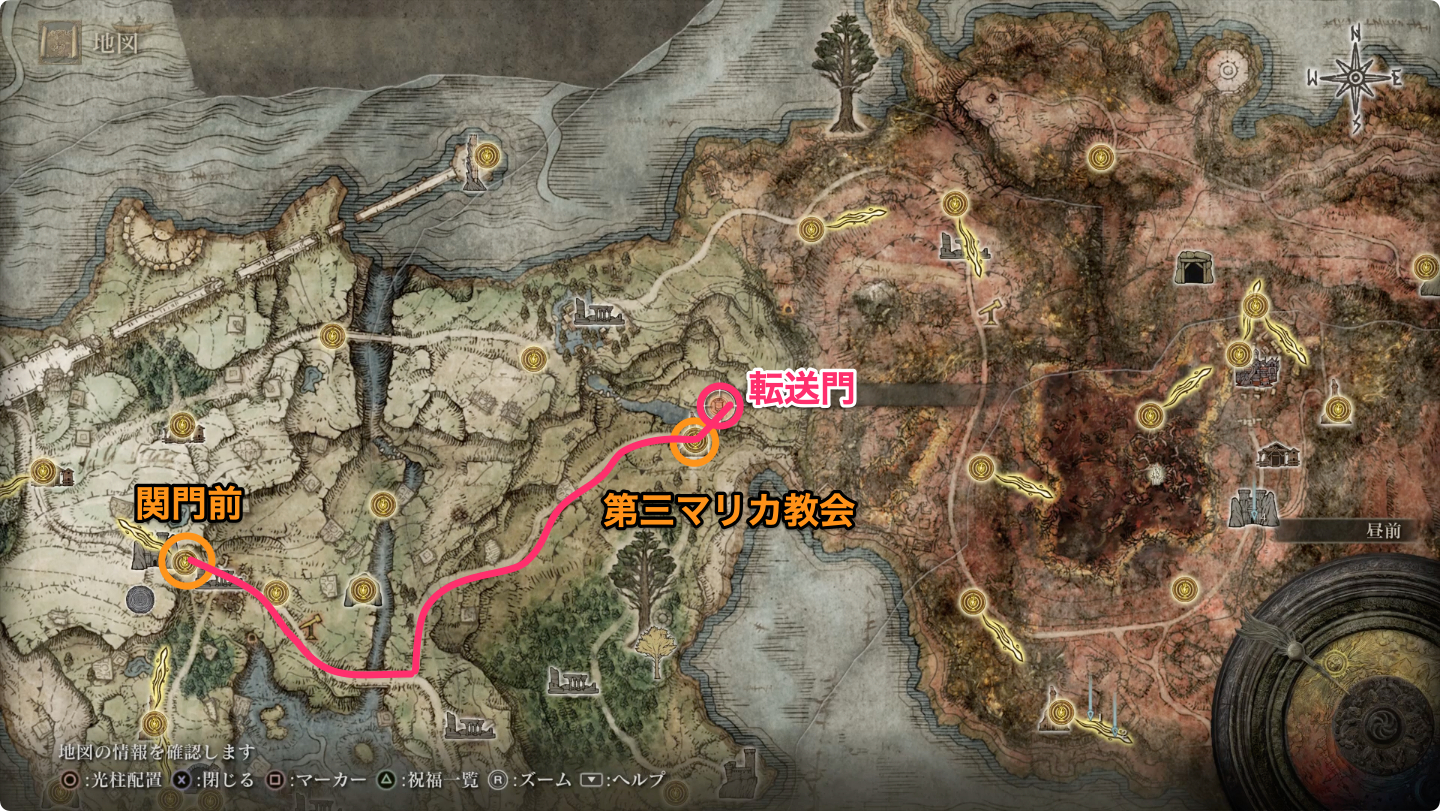Select the 転送門 waygate marker
The width and height of the screenshot is (1440, 811).
719,405
